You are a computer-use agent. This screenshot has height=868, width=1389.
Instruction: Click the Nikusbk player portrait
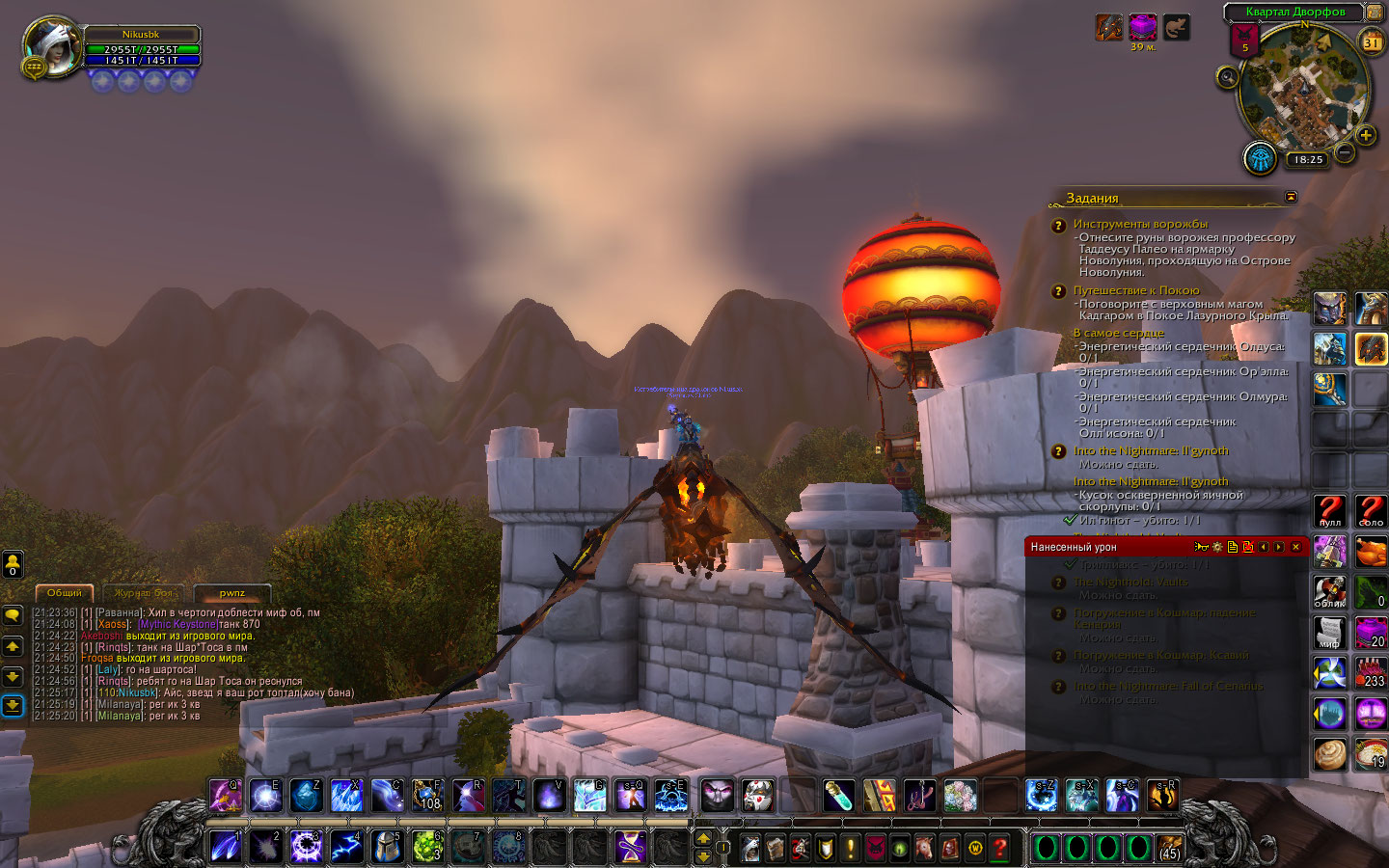(x=52, y=46)
